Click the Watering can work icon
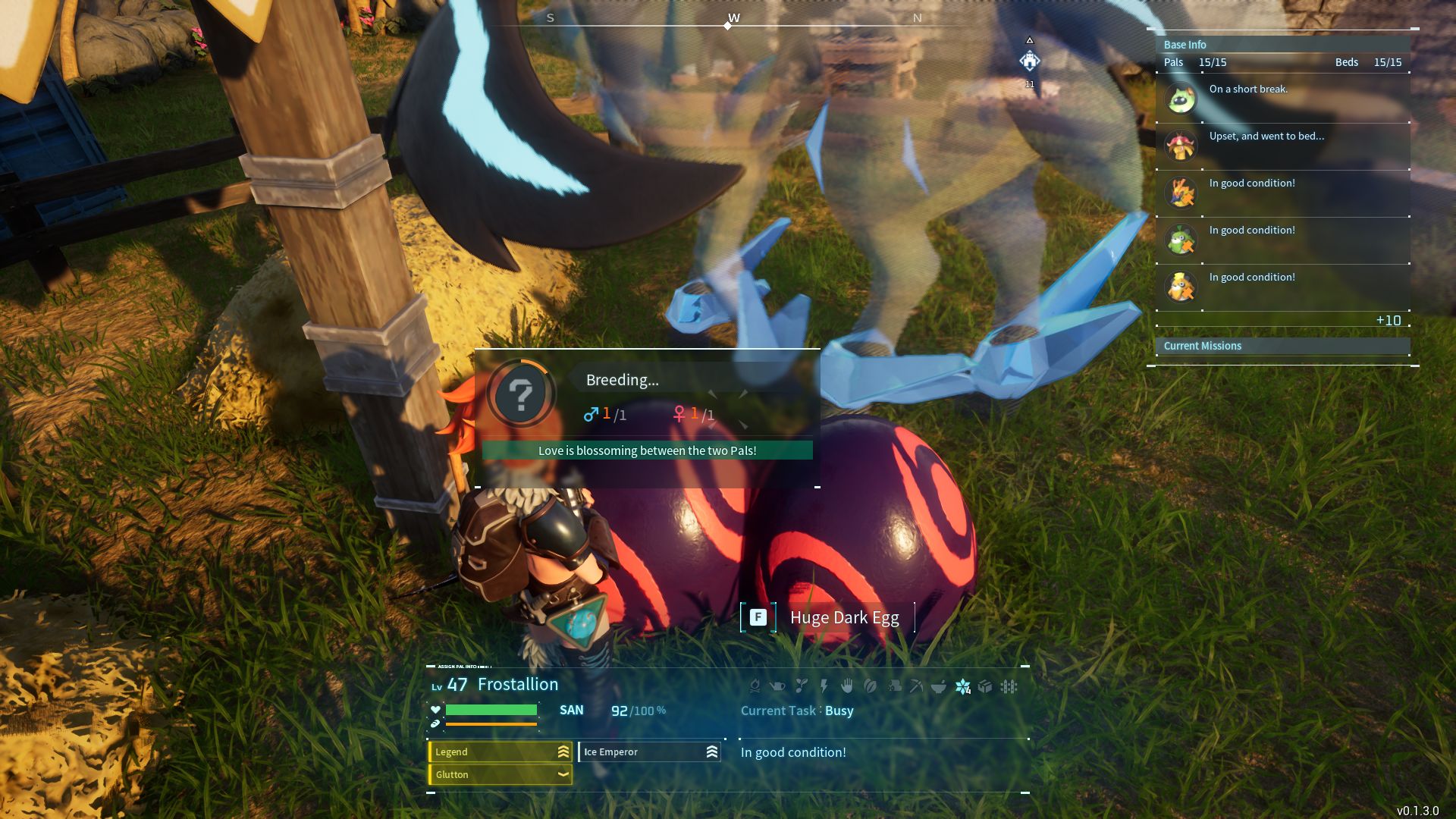The height and width of the screenshot is (819, 1456). [x=777, y=687]
